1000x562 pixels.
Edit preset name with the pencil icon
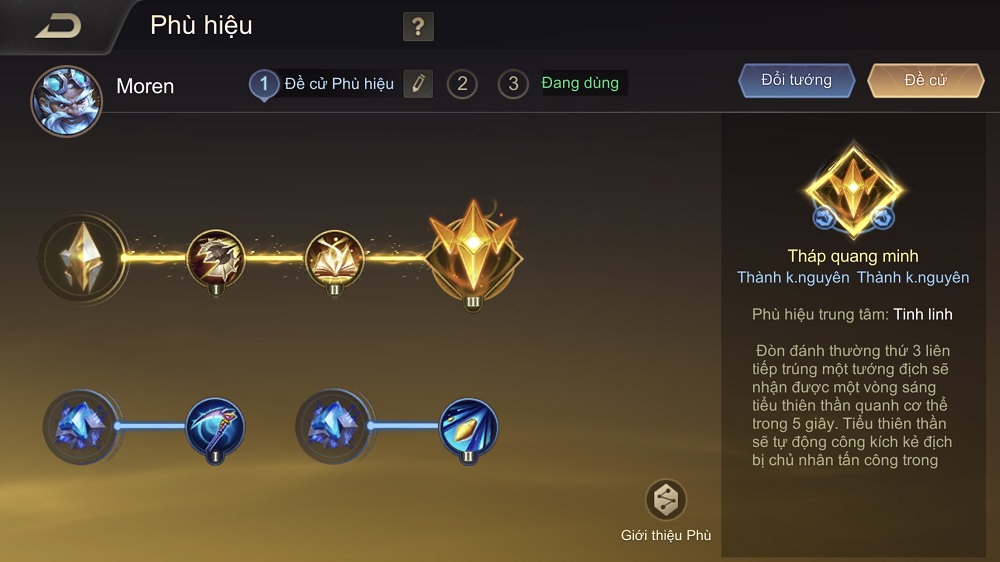point(418,84)
